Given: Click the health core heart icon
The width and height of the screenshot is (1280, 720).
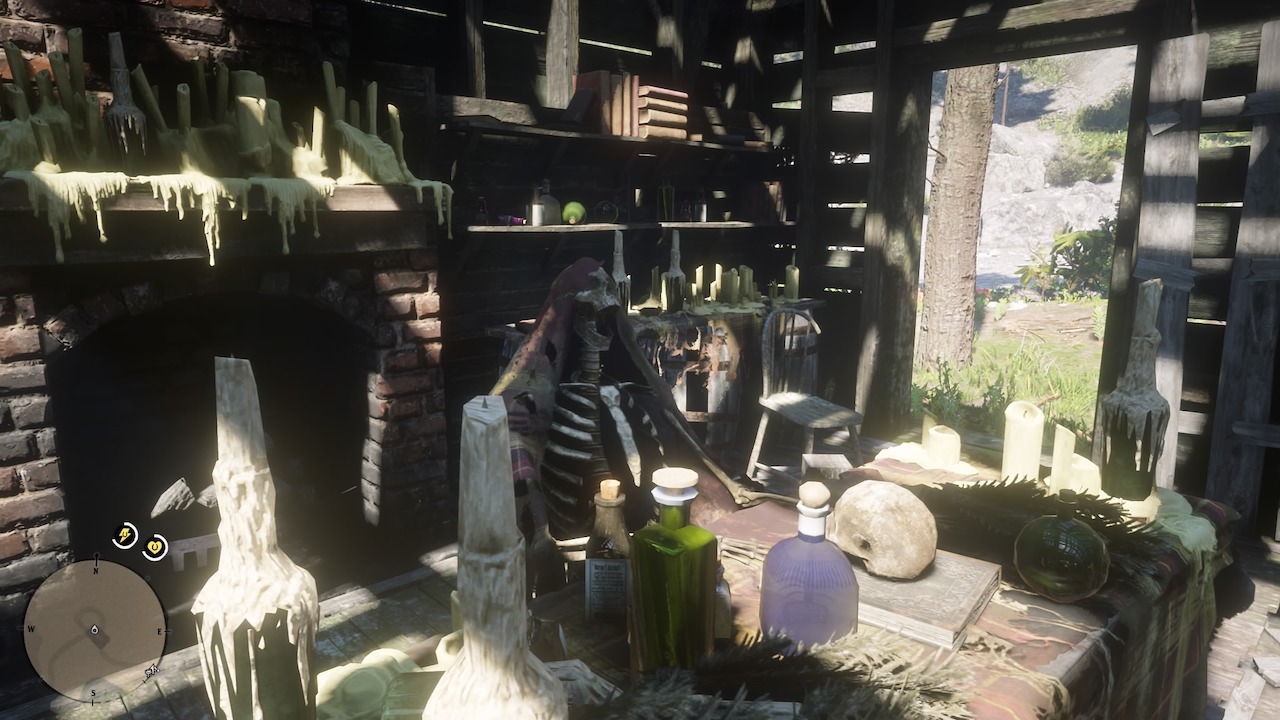Looking at the screenshot, I should [155, 545].
